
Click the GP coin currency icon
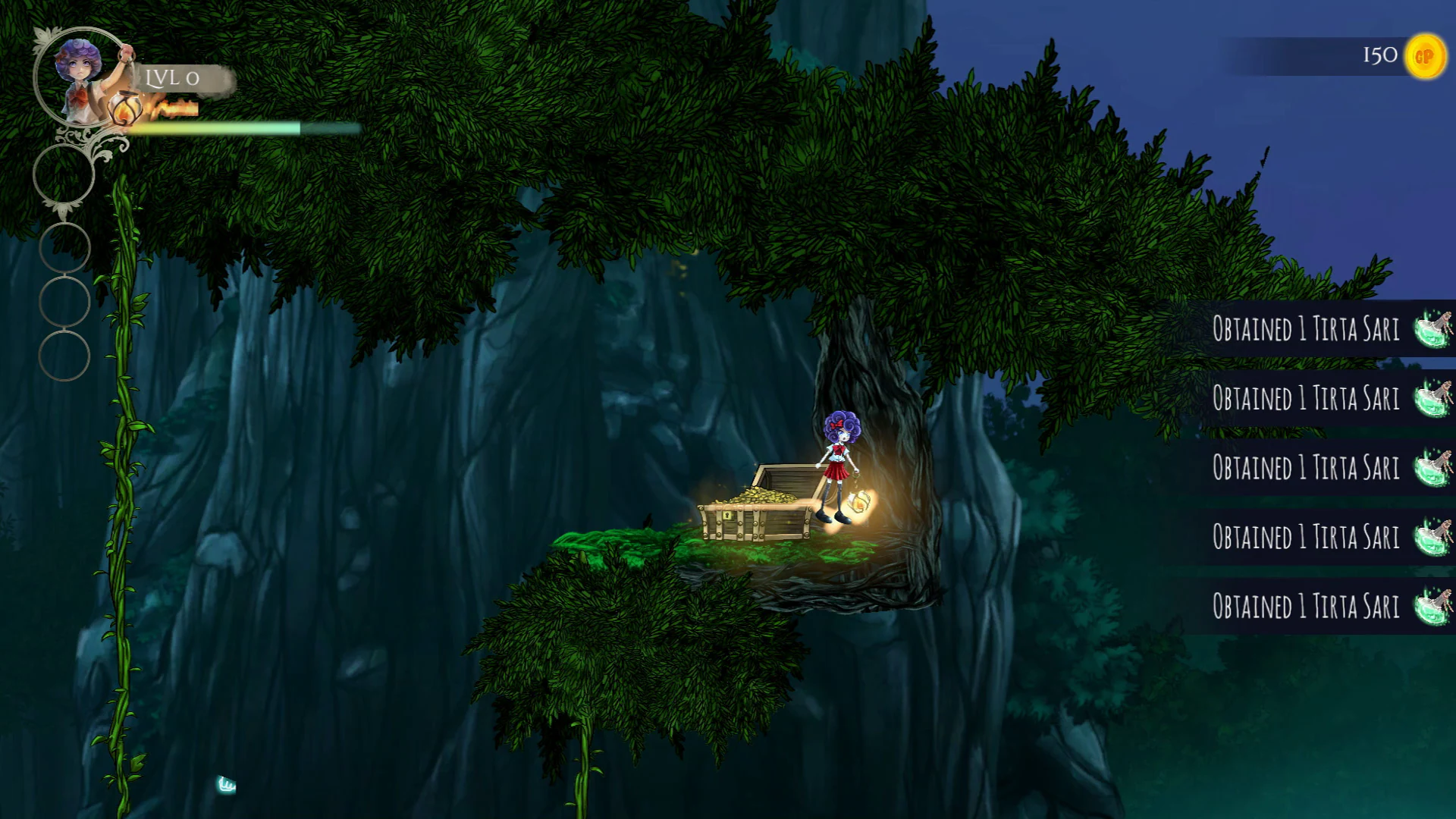coord(1425,55)
